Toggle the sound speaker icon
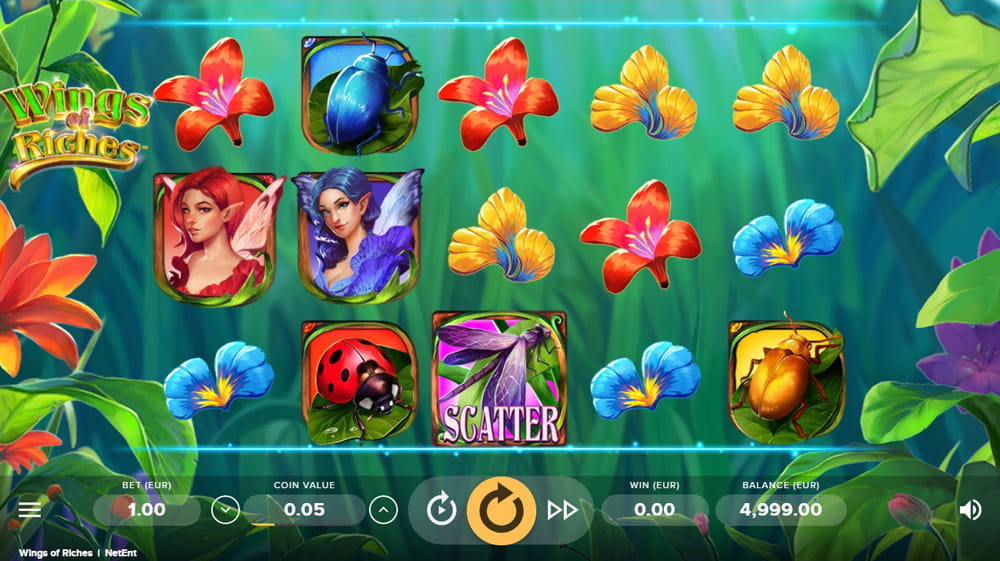Viewport: 1000px width, 561px height. tap(970, 510)
